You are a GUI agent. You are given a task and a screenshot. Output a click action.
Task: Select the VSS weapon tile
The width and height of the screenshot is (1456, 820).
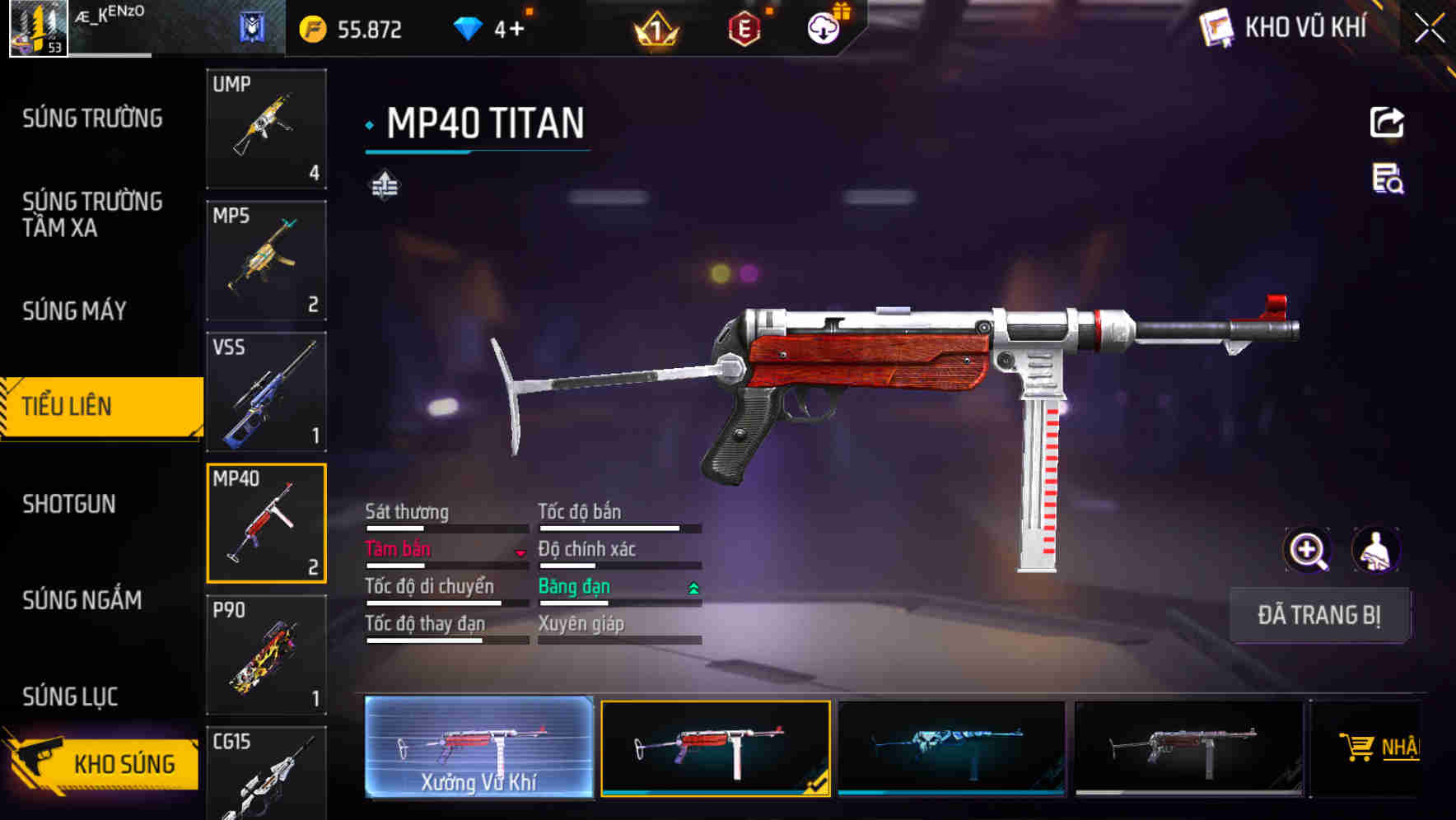[x=266, y=392]
